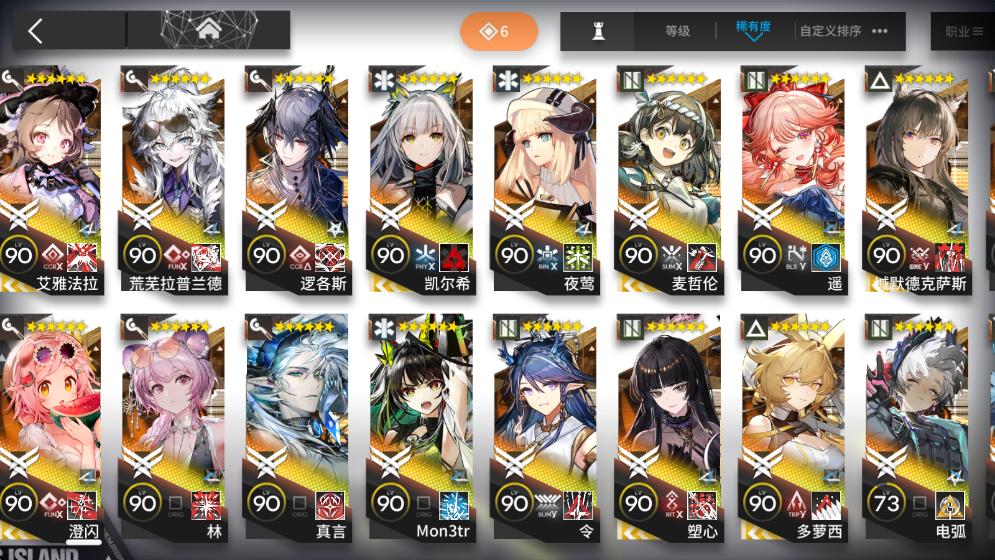995x560 pixels.
Task: Select the chess rook sort icon
Action: [x=599, y=31]
